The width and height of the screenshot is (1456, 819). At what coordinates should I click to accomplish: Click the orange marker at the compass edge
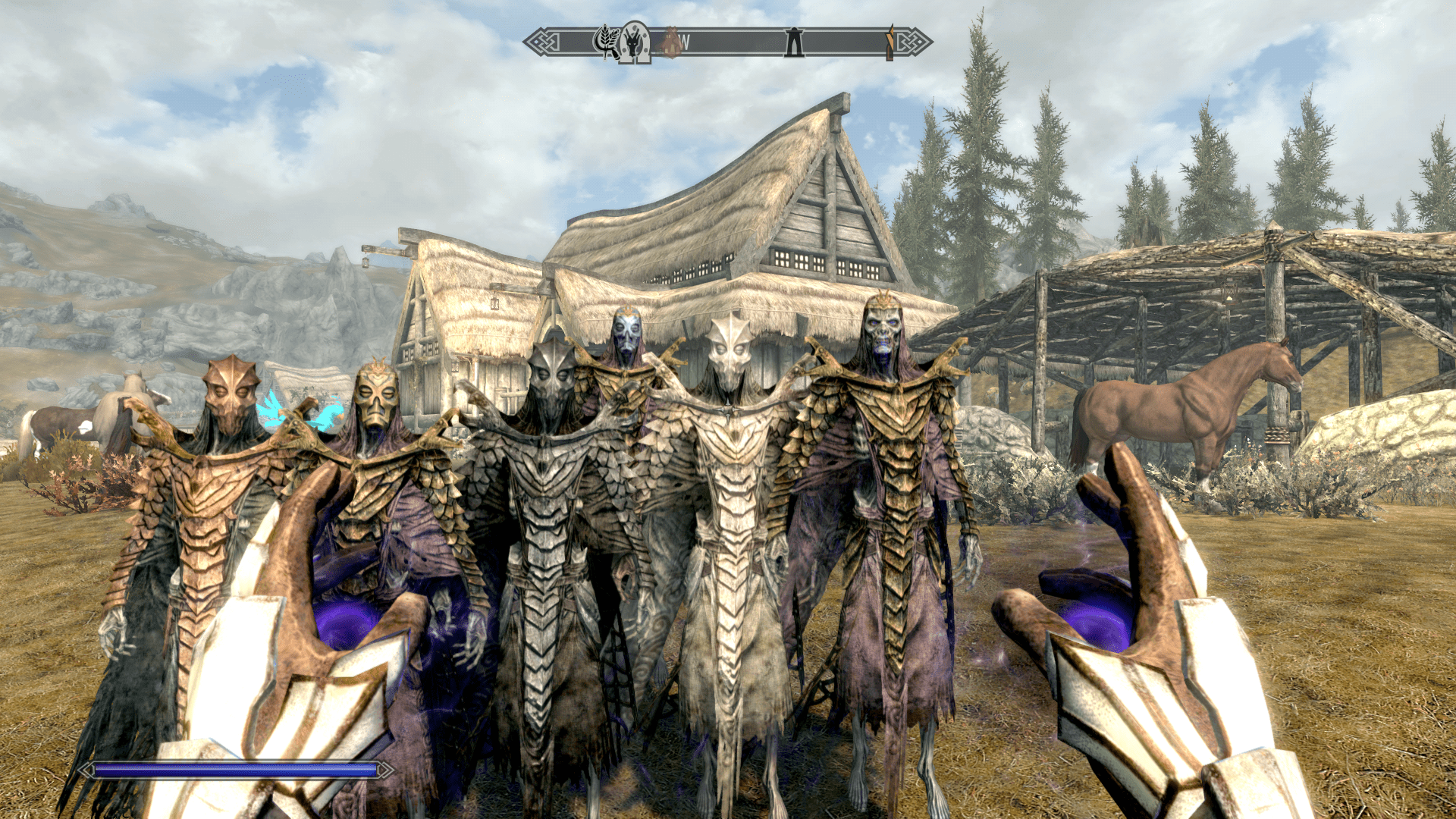point(890,42)
